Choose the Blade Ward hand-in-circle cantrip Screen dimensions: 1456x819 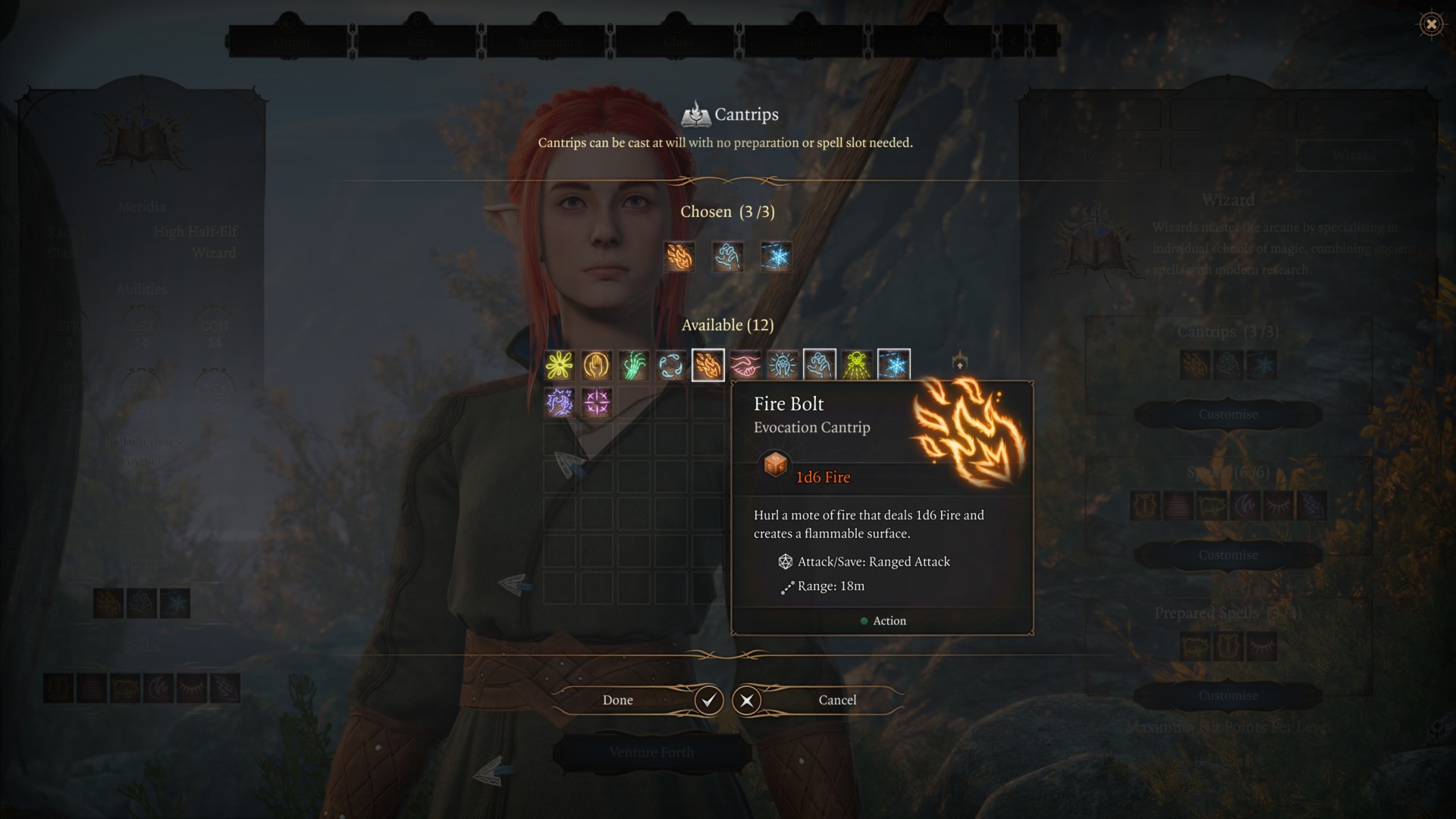tap(597, 366)
